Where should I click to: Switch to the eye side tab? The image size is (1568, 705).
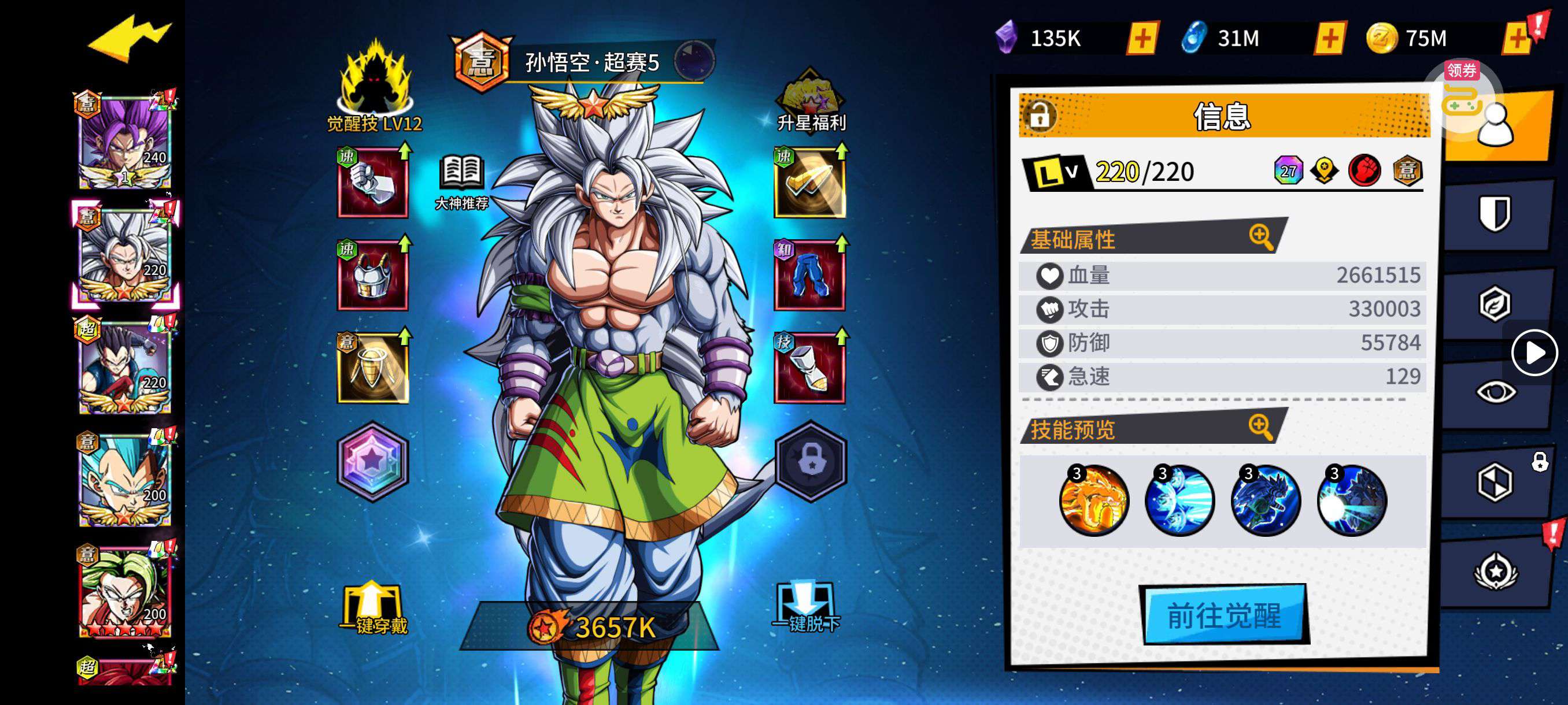[1495, 392]
